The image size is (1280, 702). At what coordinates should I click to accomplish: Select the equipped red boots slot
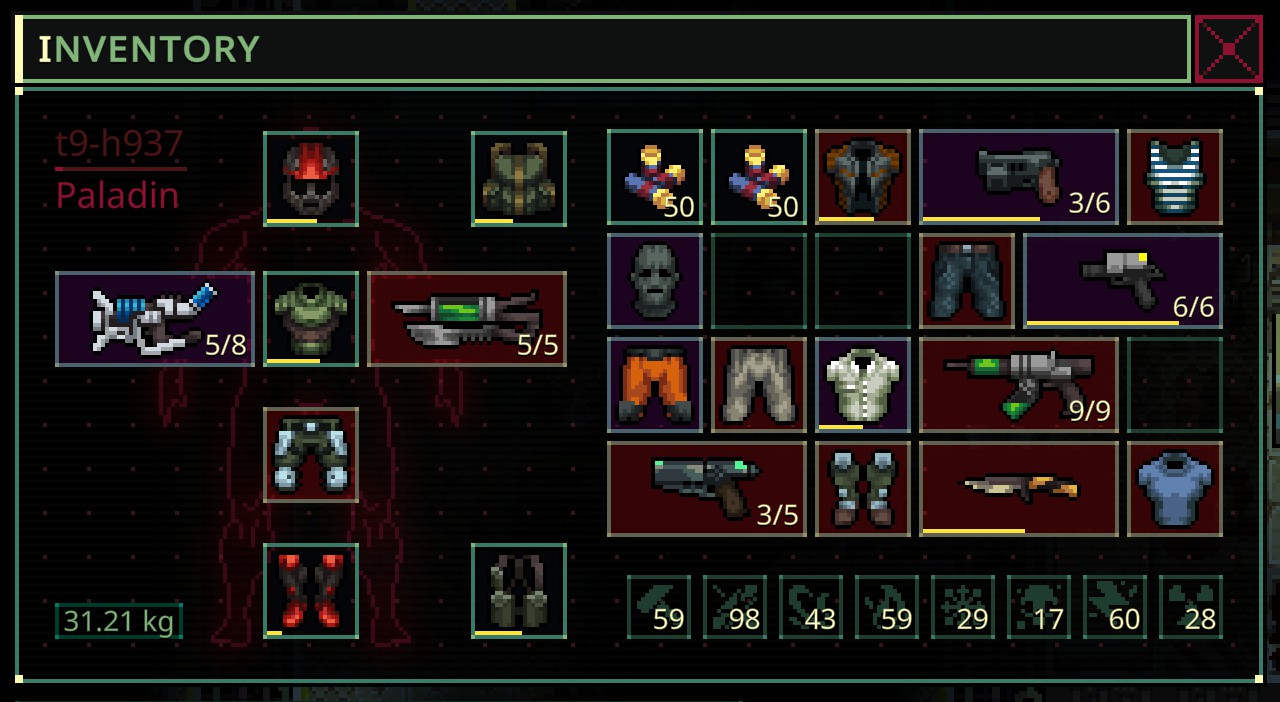click(311, 591)
